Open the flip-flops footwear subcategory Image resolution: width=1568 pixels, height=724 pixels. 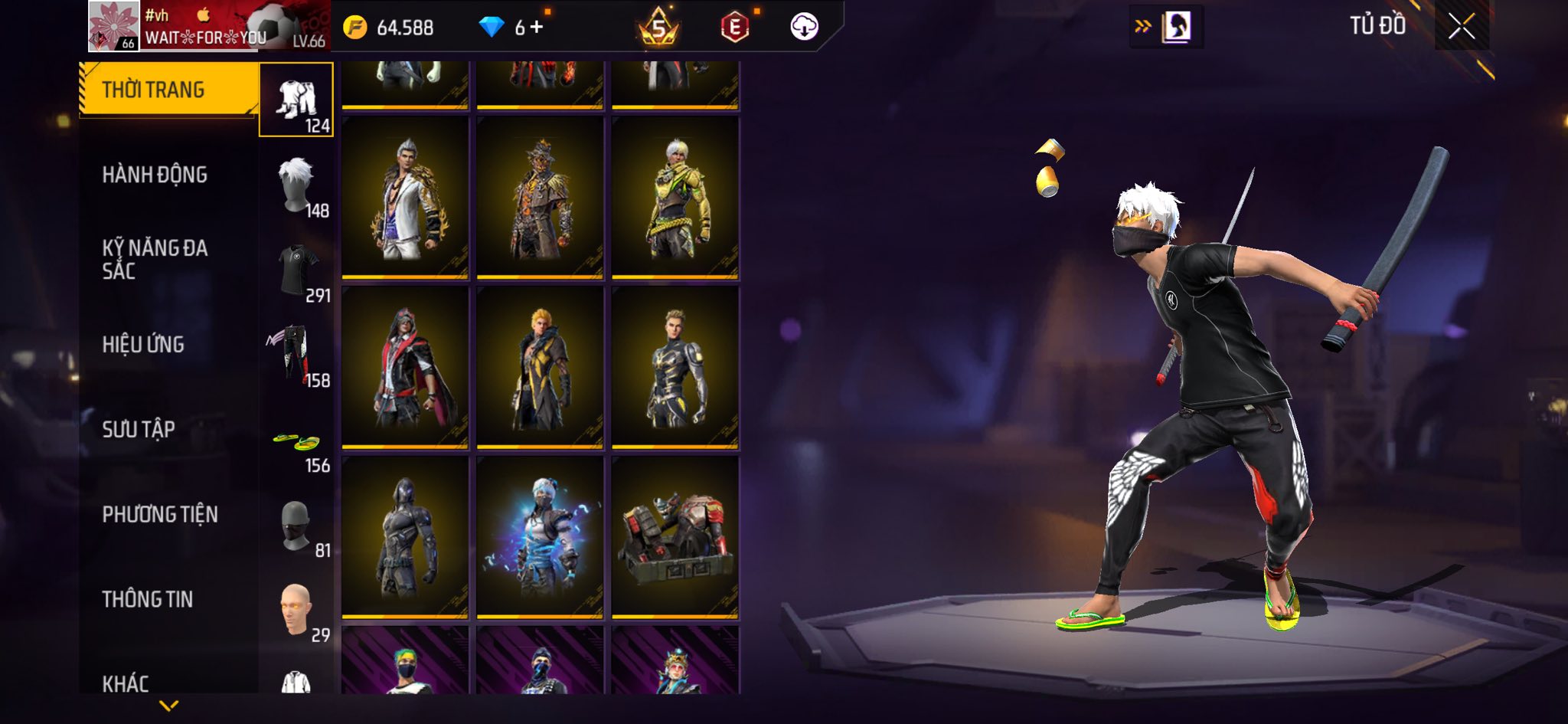296,442
